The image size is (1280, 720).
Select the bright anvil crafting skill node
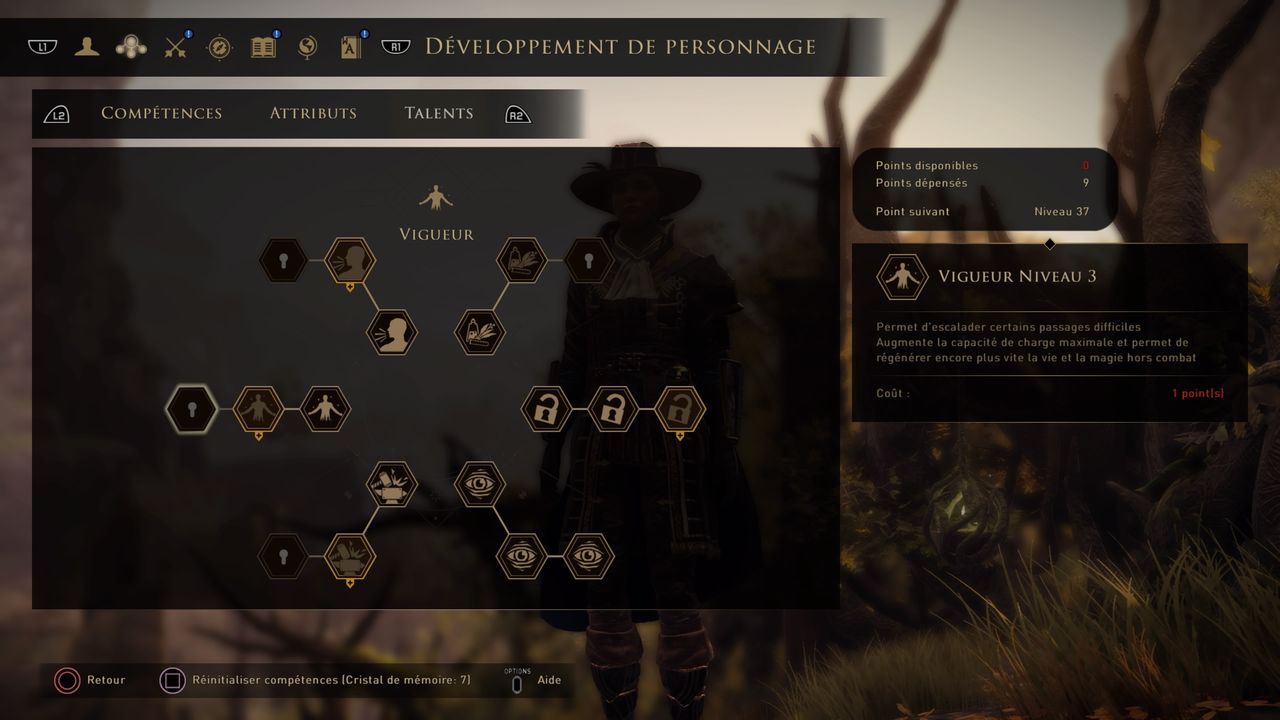click(x=392, y=484)
